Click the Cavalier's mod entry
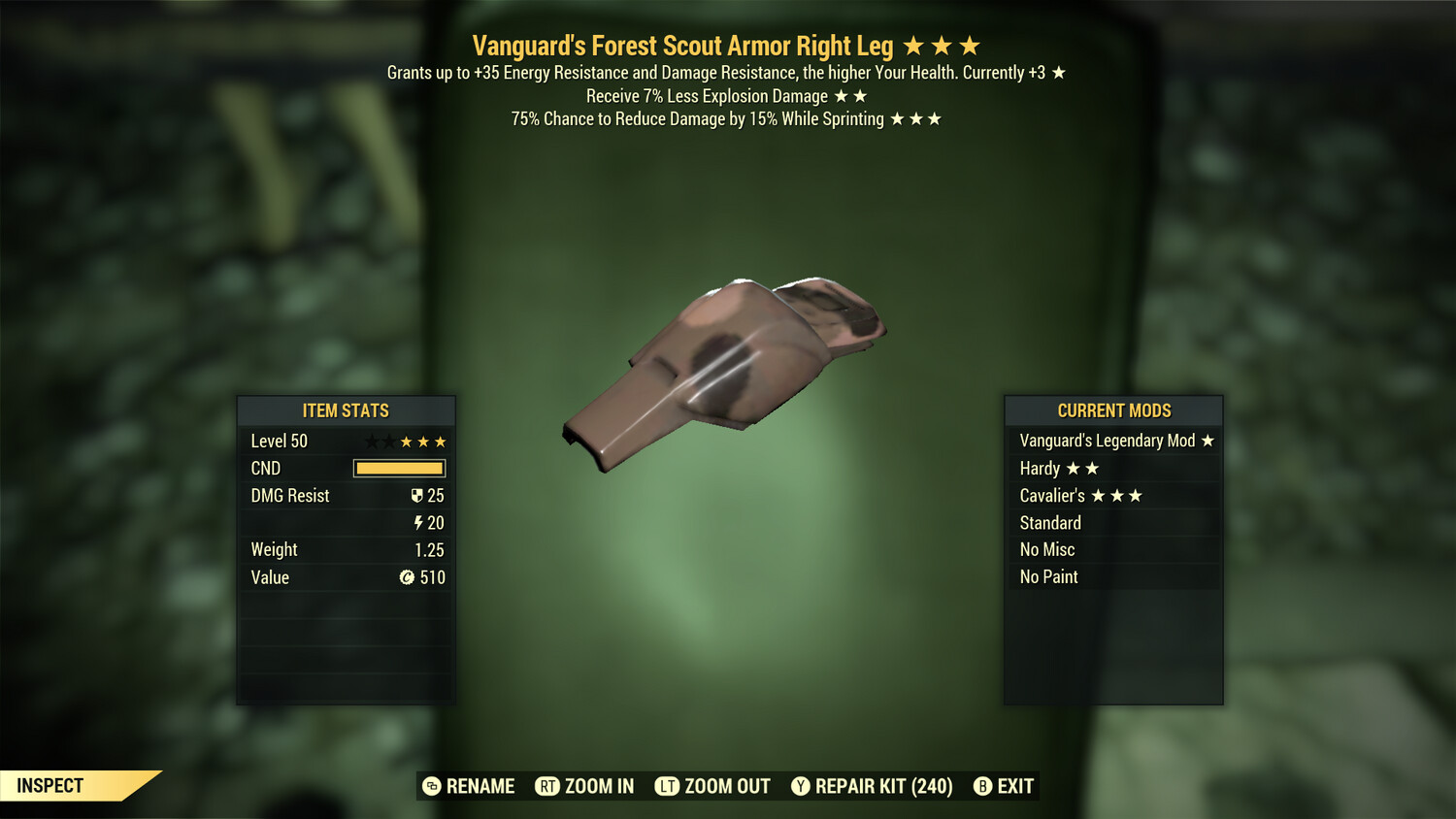 click(x=1058, y=495)
